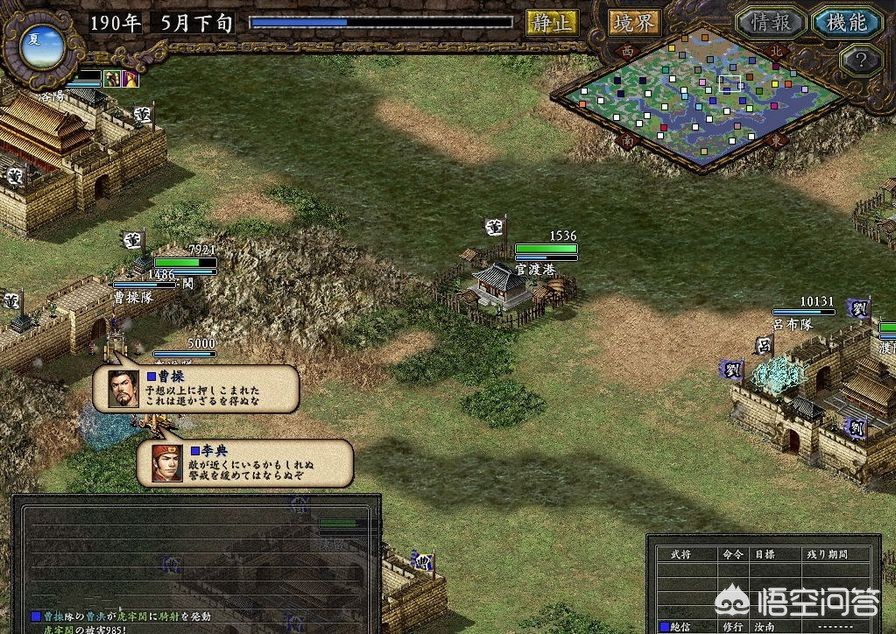The height and width of the screenshot is (634, 896).
Task: Open the 情報 information menu
Action: (x=771, y=22)
